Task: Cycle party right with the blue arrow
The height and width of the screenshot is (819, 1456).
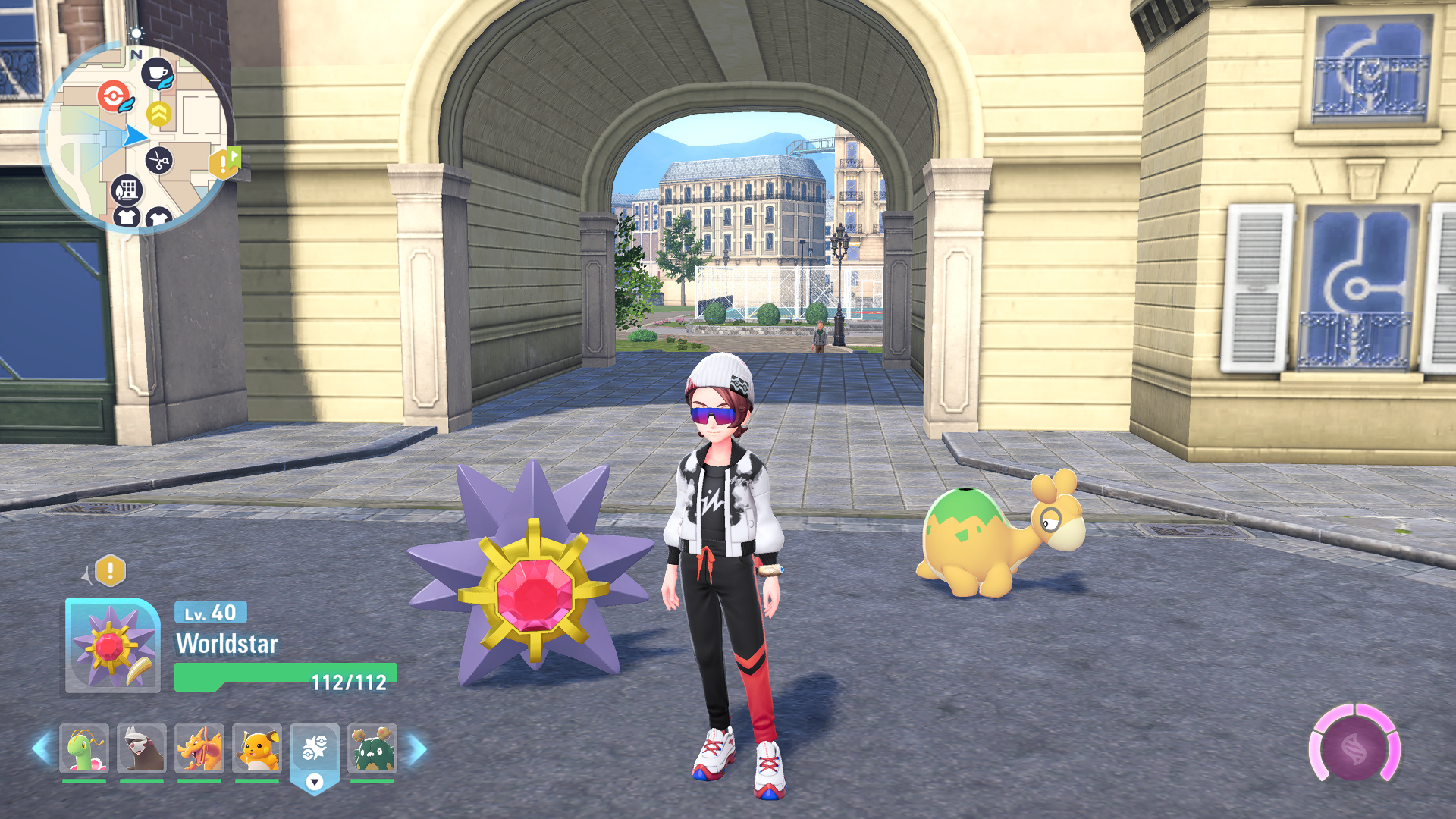Action: click(x=418, y=748)
